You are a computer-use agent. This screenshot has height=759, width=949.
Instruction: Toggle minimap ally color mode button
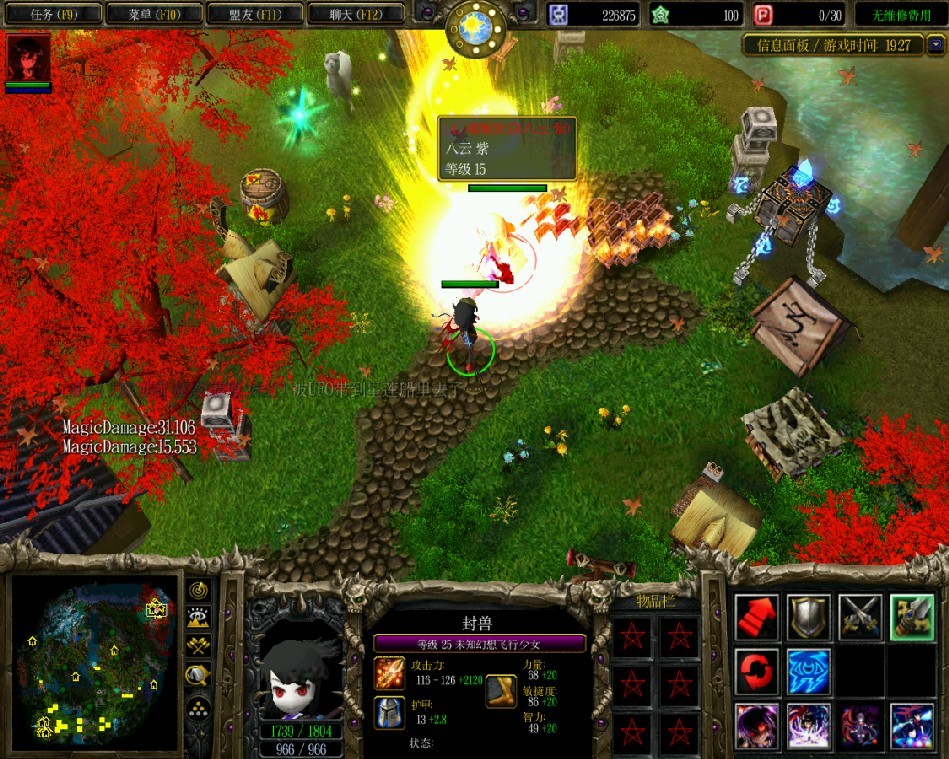pyautogui.click(x=198, y=648)
